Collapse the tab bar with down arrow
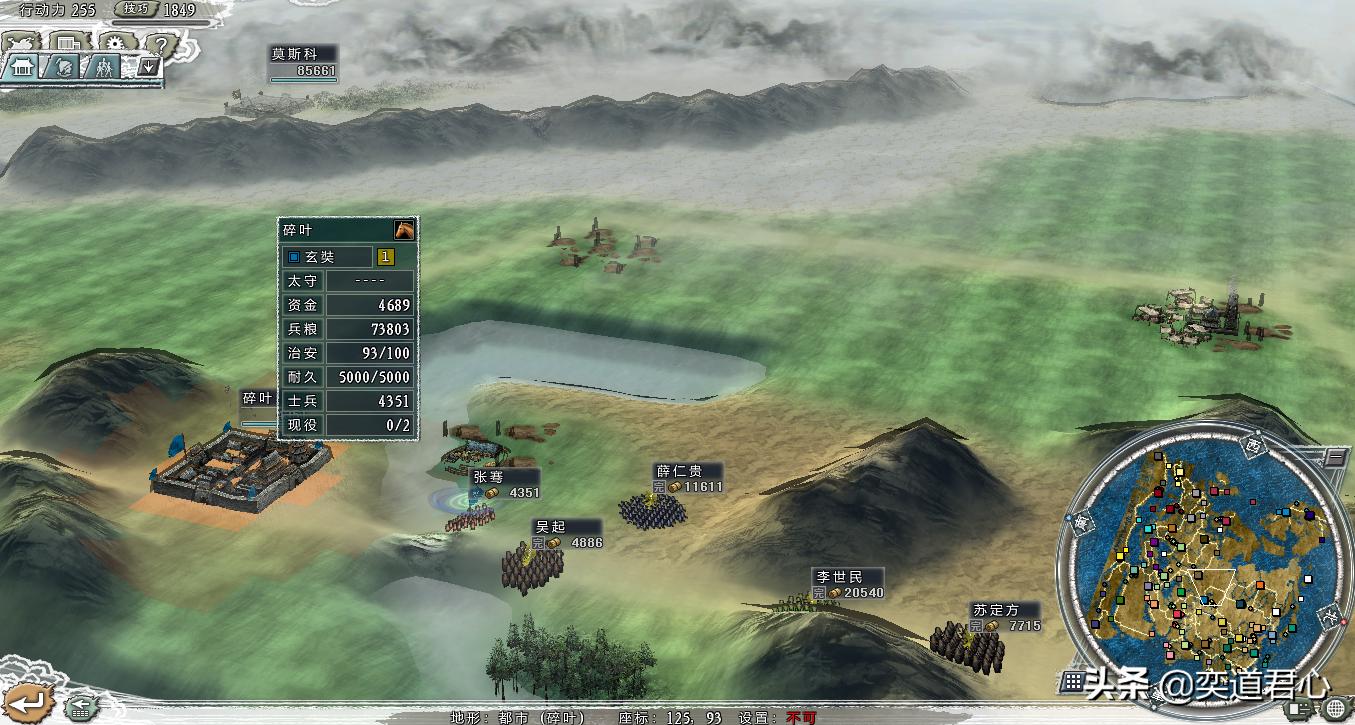The height and width of the screenshot is (725, 1355). pyautogui.click(x=148, y=67)
